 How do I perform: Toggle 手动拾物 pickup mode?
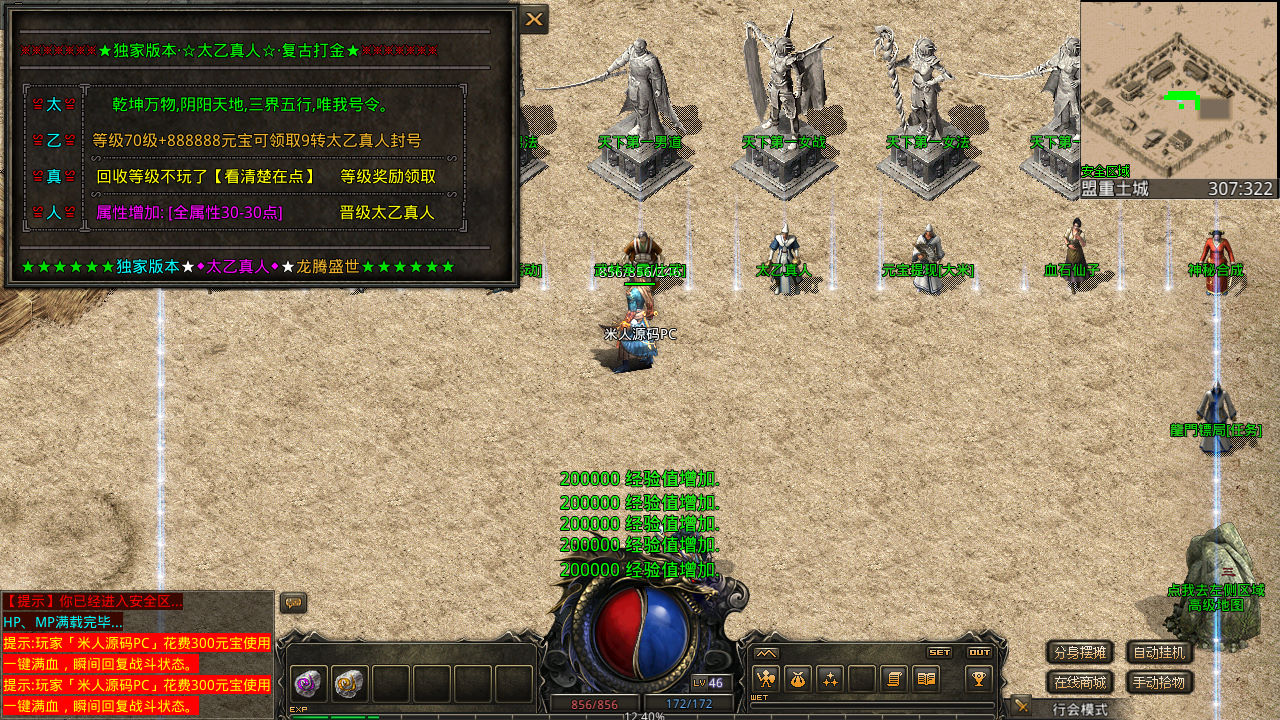pyautogui.click(x=1160, y=683)
